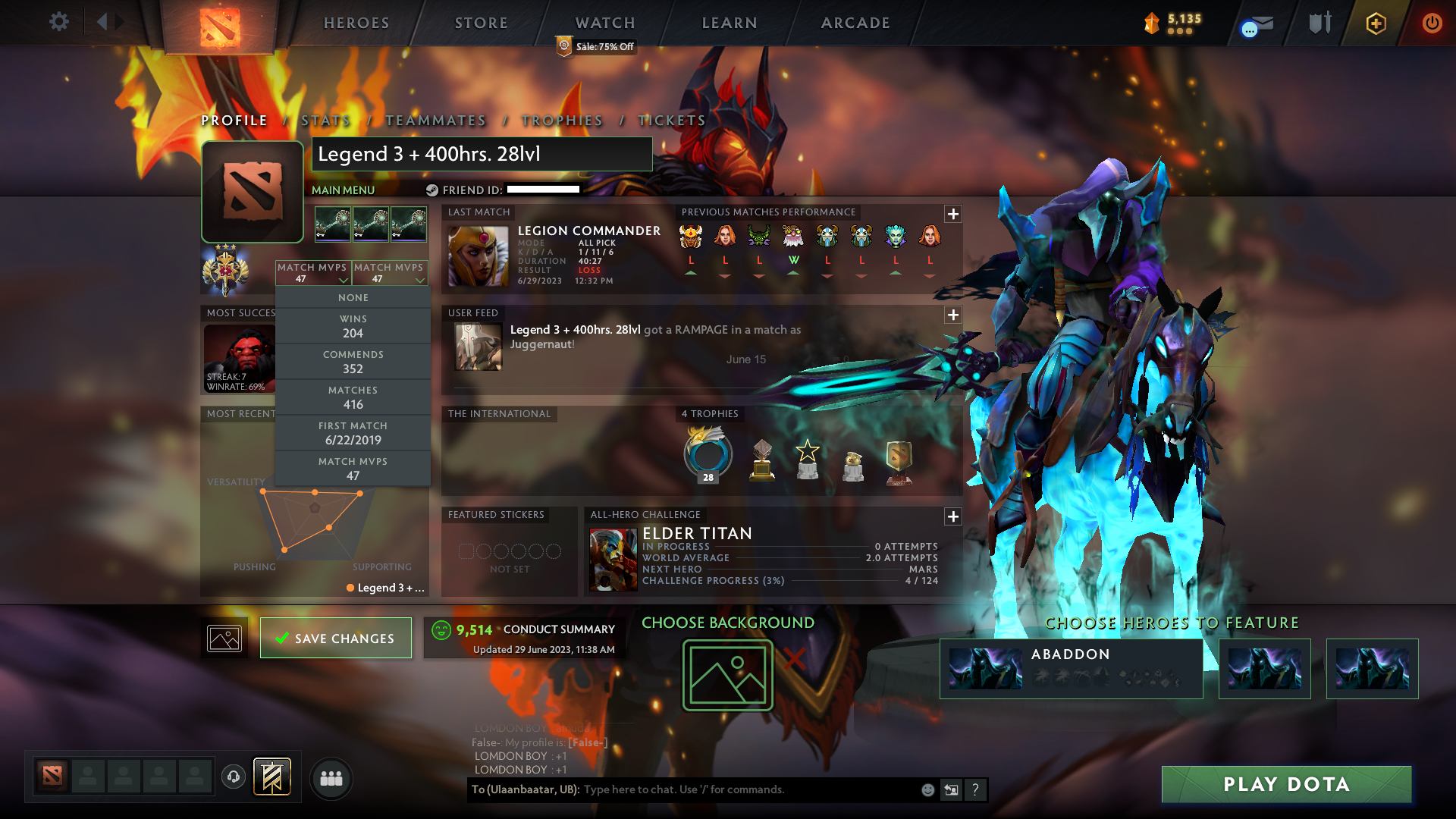The width and height of the screenshot is (1456, 819).
Task: Select the Abaddon featured hero thumbnail
Action: (x=986, y=668)
